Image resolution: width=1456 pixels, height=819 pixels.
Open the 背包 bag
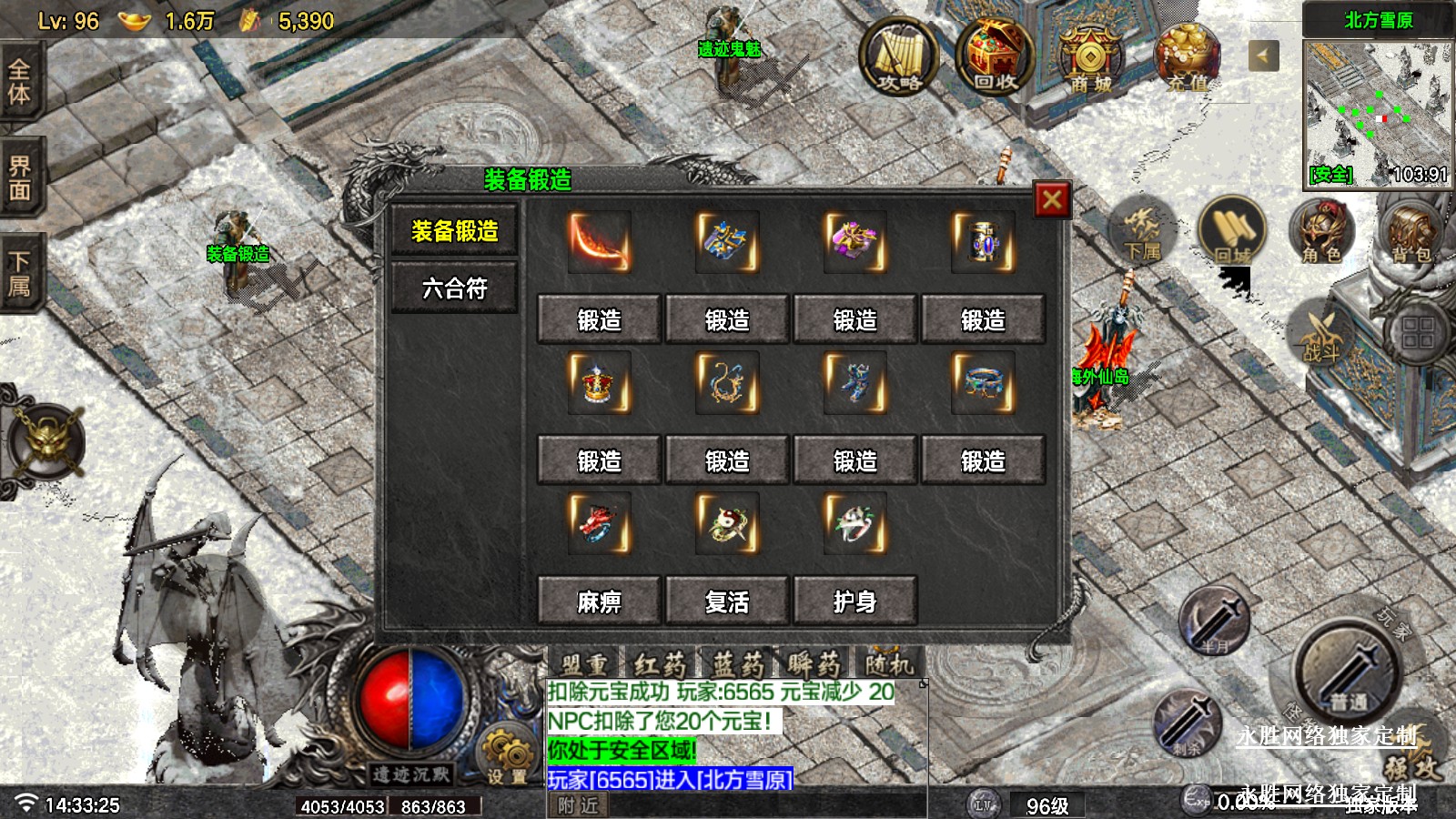(1410, 230)
